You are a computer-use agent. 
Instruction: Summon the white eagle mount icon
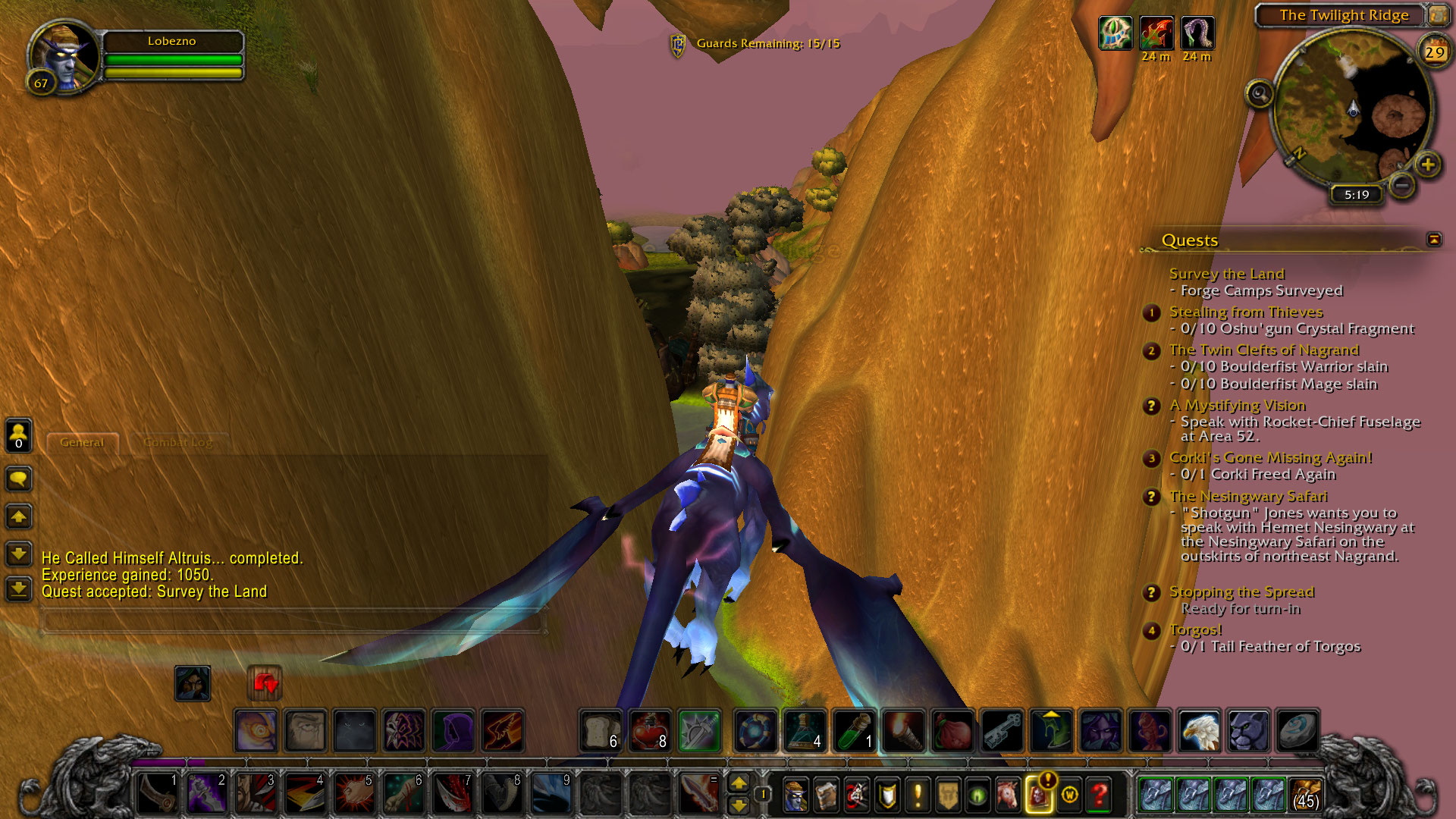point(1199,730)
